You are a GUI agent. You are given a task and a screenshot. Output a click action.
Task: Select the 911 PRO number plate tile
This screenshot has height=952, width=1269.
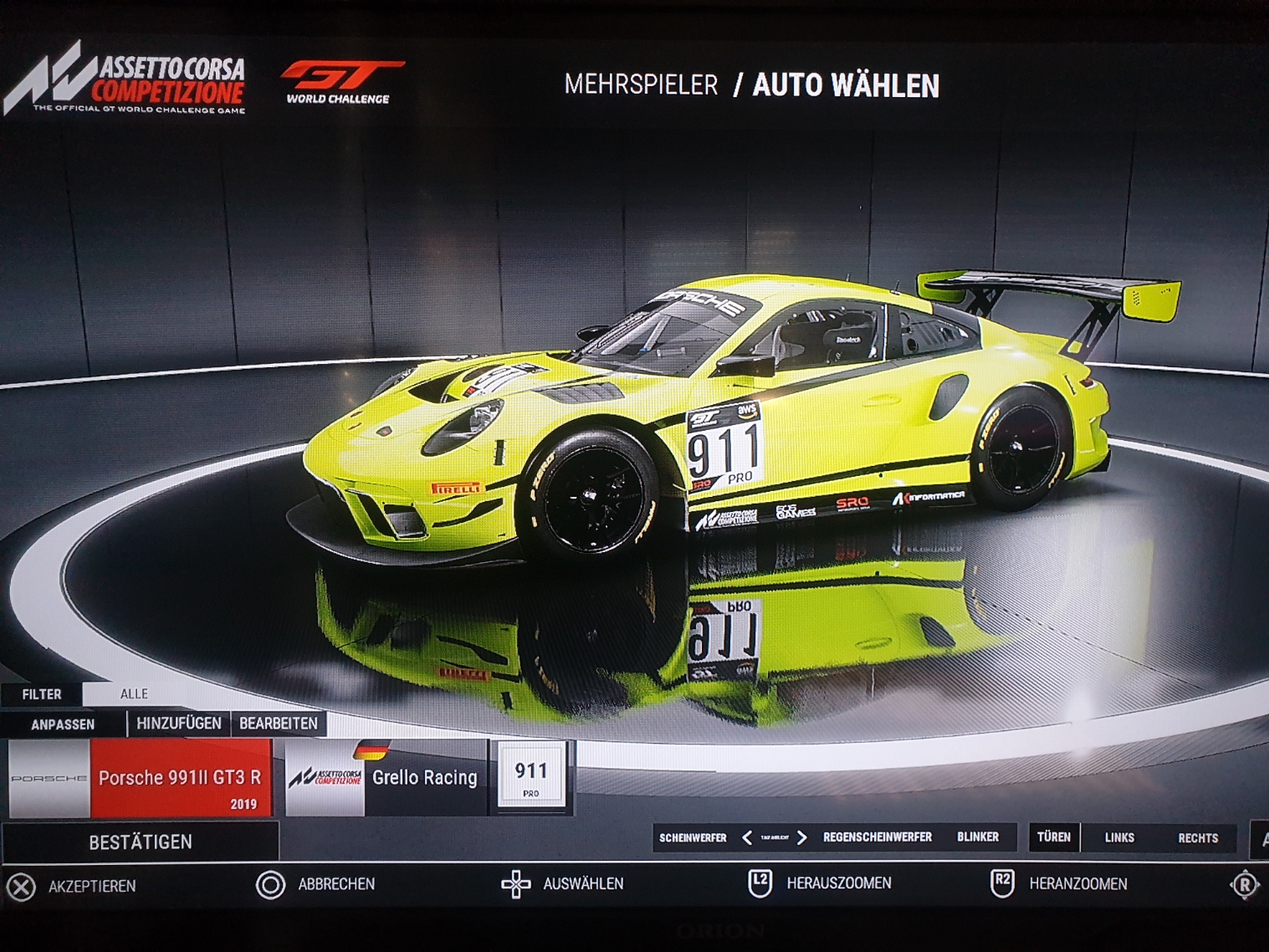click(x=531, y=776)
